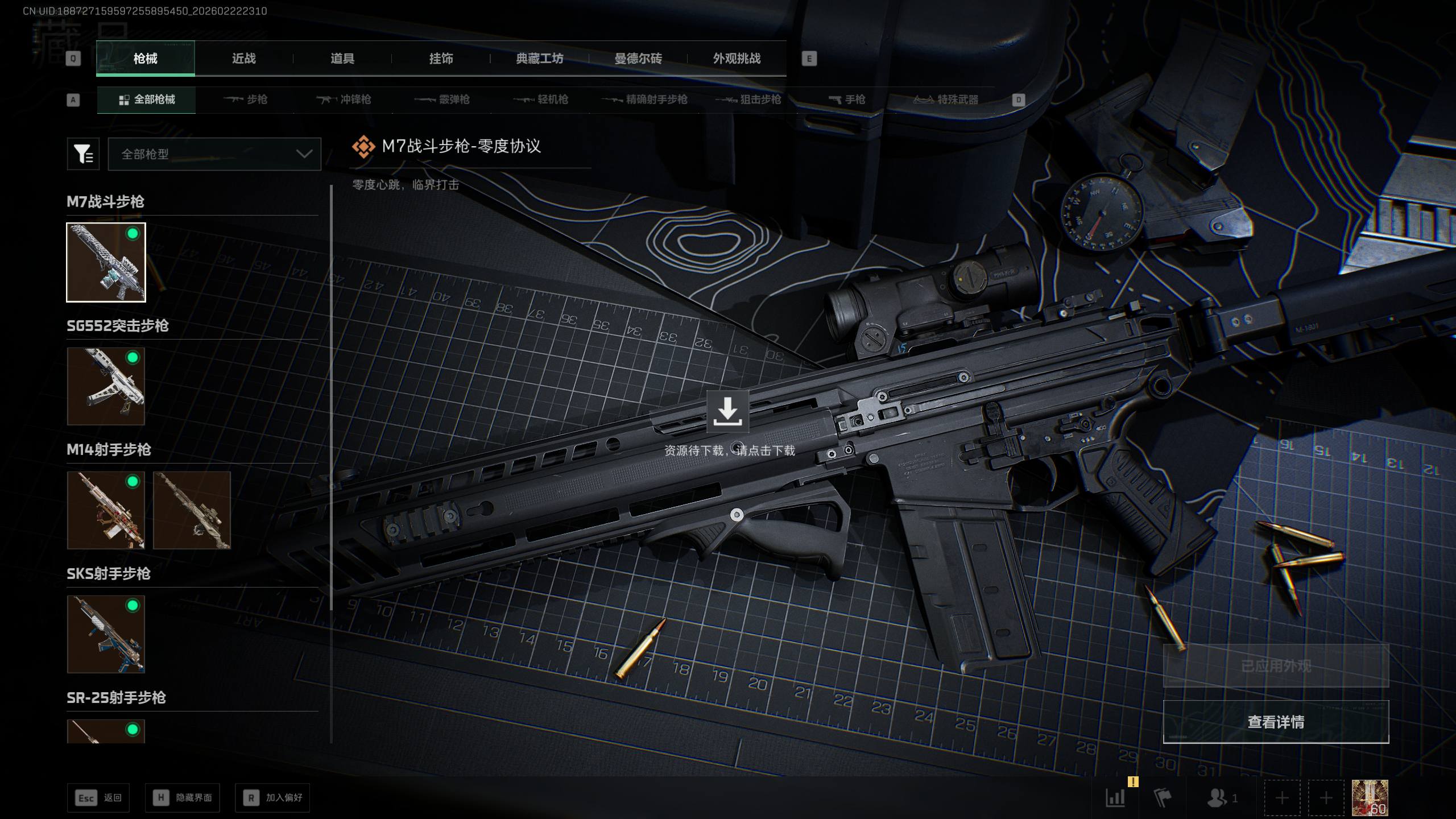Click the filter funnel icon button
1456x819 pixels.
(83, 154)
